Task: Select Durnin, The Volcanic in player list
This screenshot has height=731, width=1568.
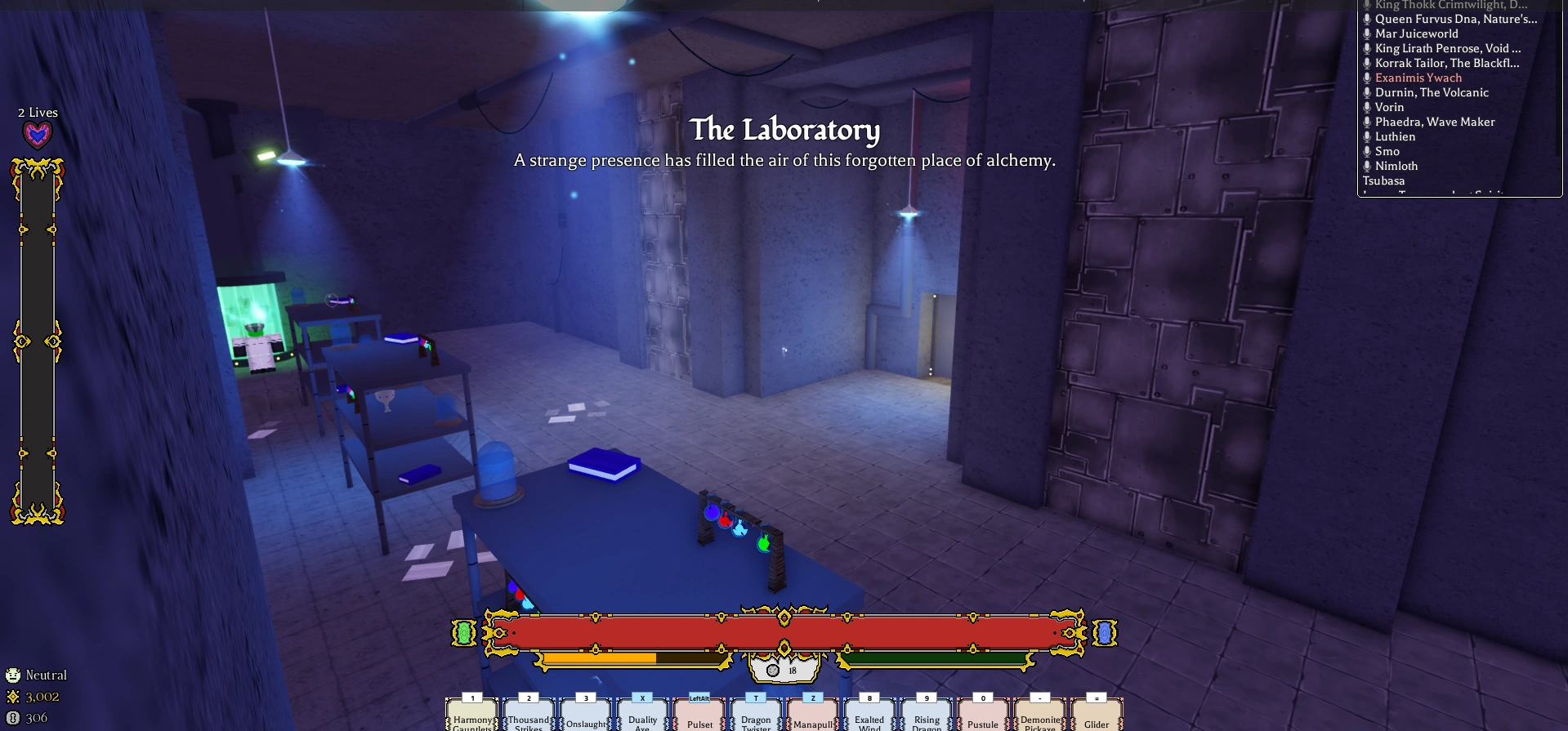Action: pyautogui.click(x=1431, y=92)
